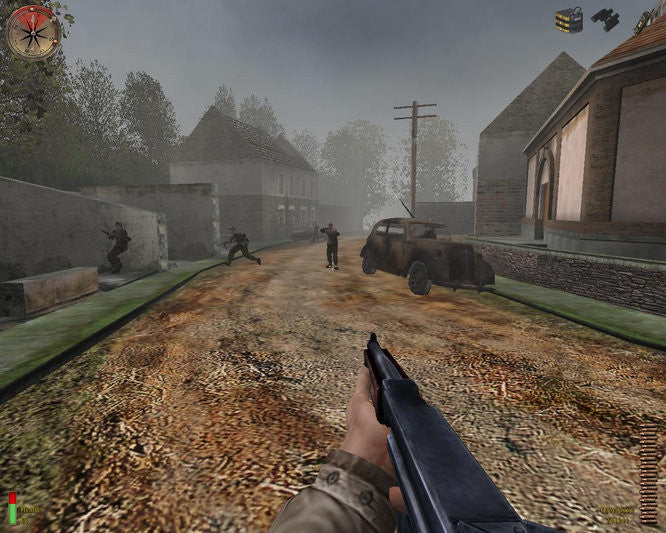Select the explosives charge item icon

[x=569, y=20]
